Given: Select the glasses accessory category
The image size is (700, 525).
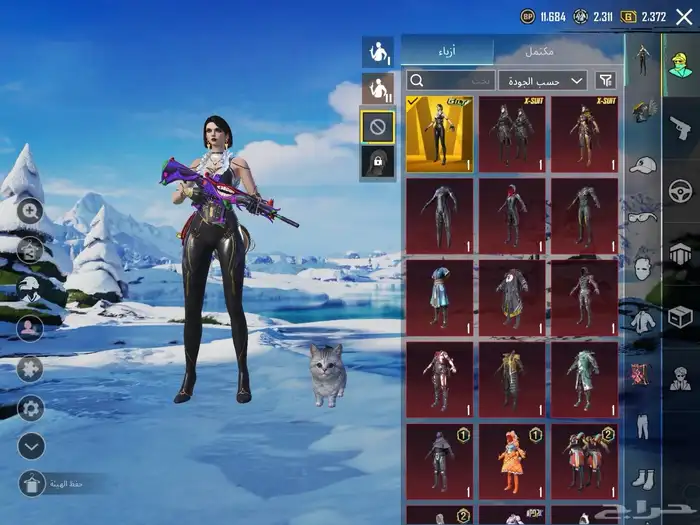Looking at the screenshot, I should click(642, 216).
